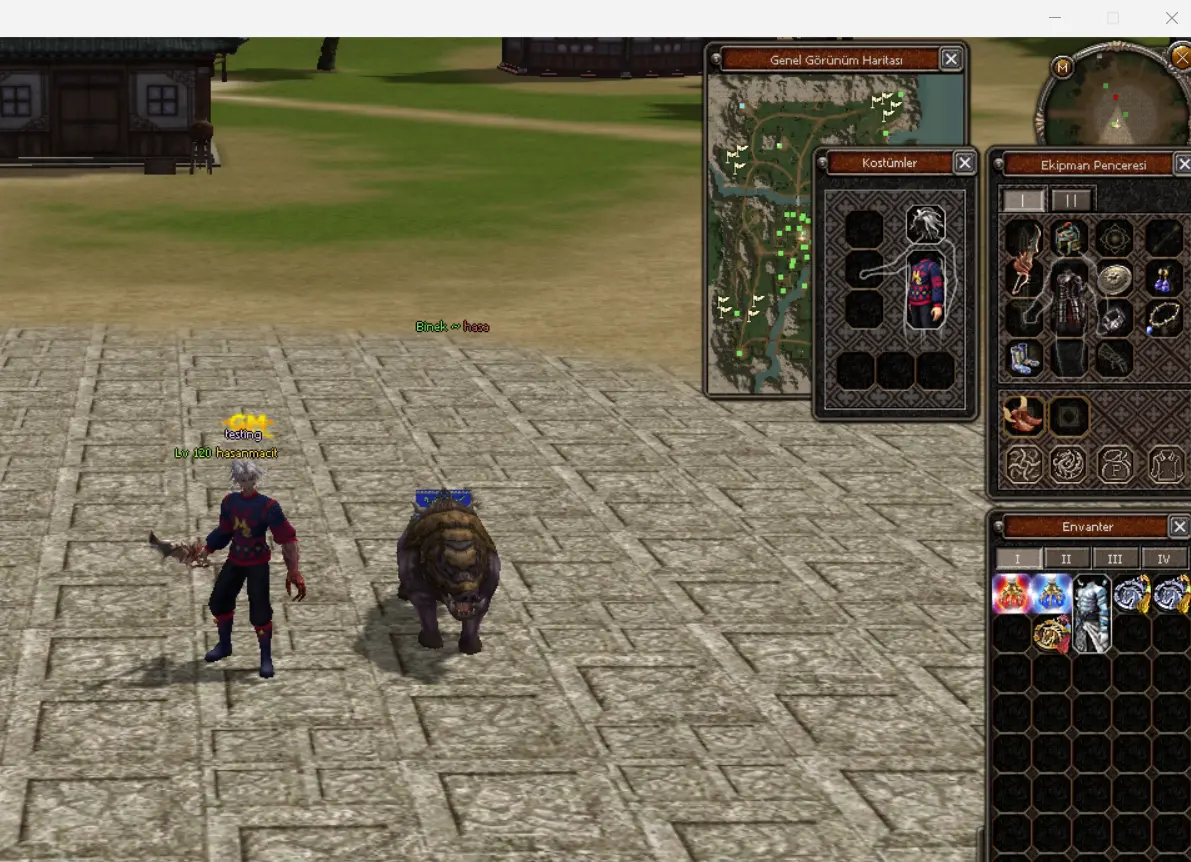
Task: Switch to equipment page II
Action: click(x=1072, y=200)
